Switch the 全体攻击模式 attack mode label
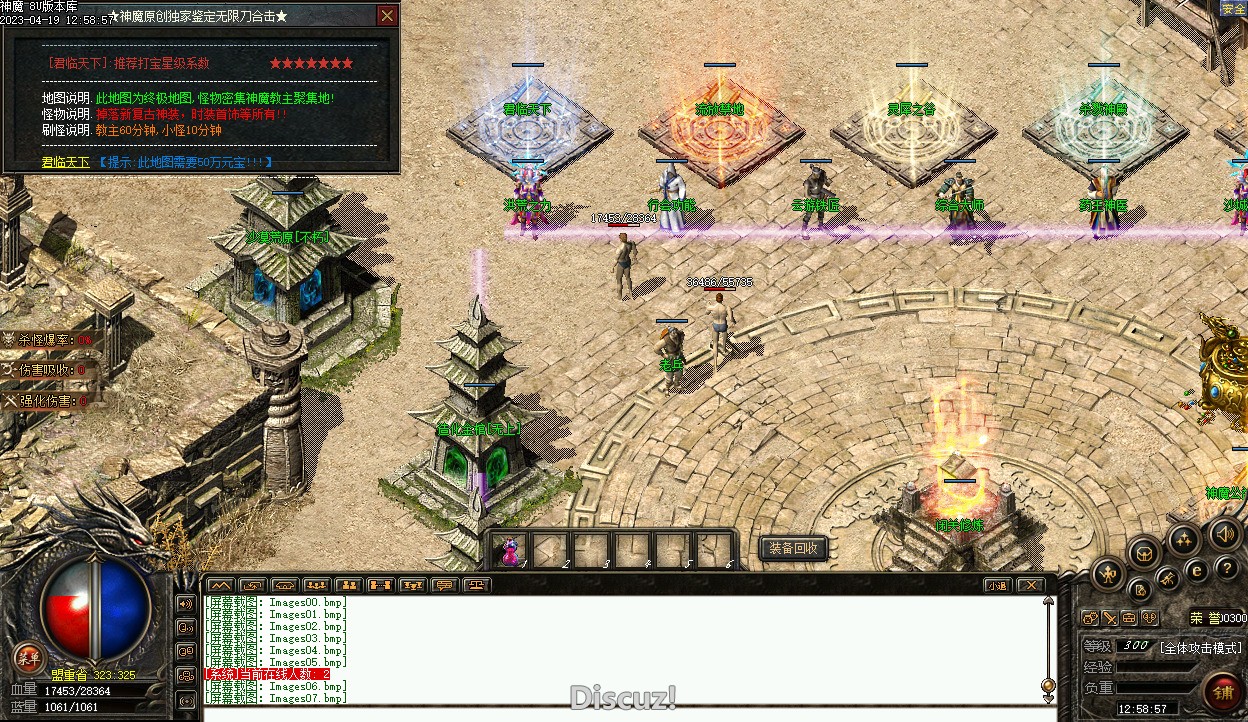Screen dimensions: 1248x722 tap(1201, 647)
